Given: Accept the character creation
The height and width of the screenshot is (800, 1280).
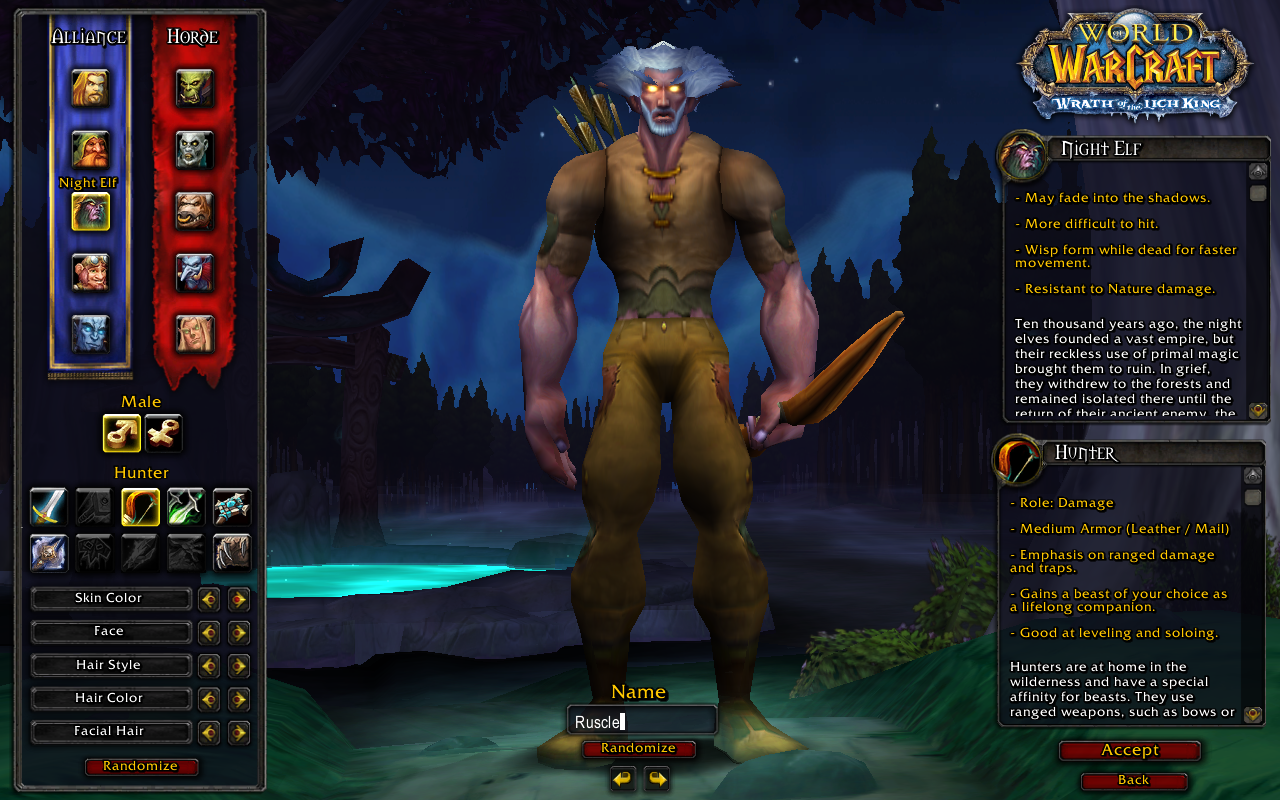Looking at the screenshot, I should coord(1130,751).
